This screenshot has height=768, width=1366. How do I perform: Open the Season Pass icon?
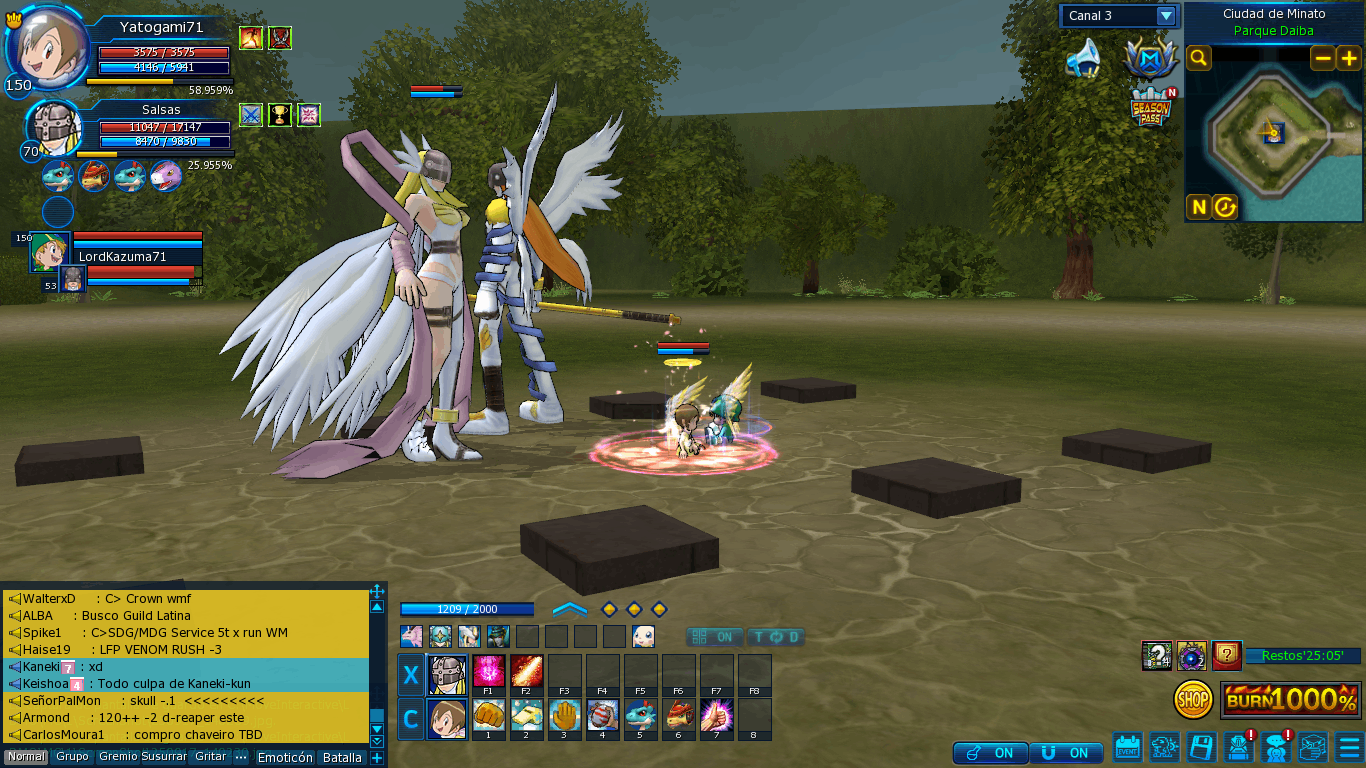tap(1151, 108)
